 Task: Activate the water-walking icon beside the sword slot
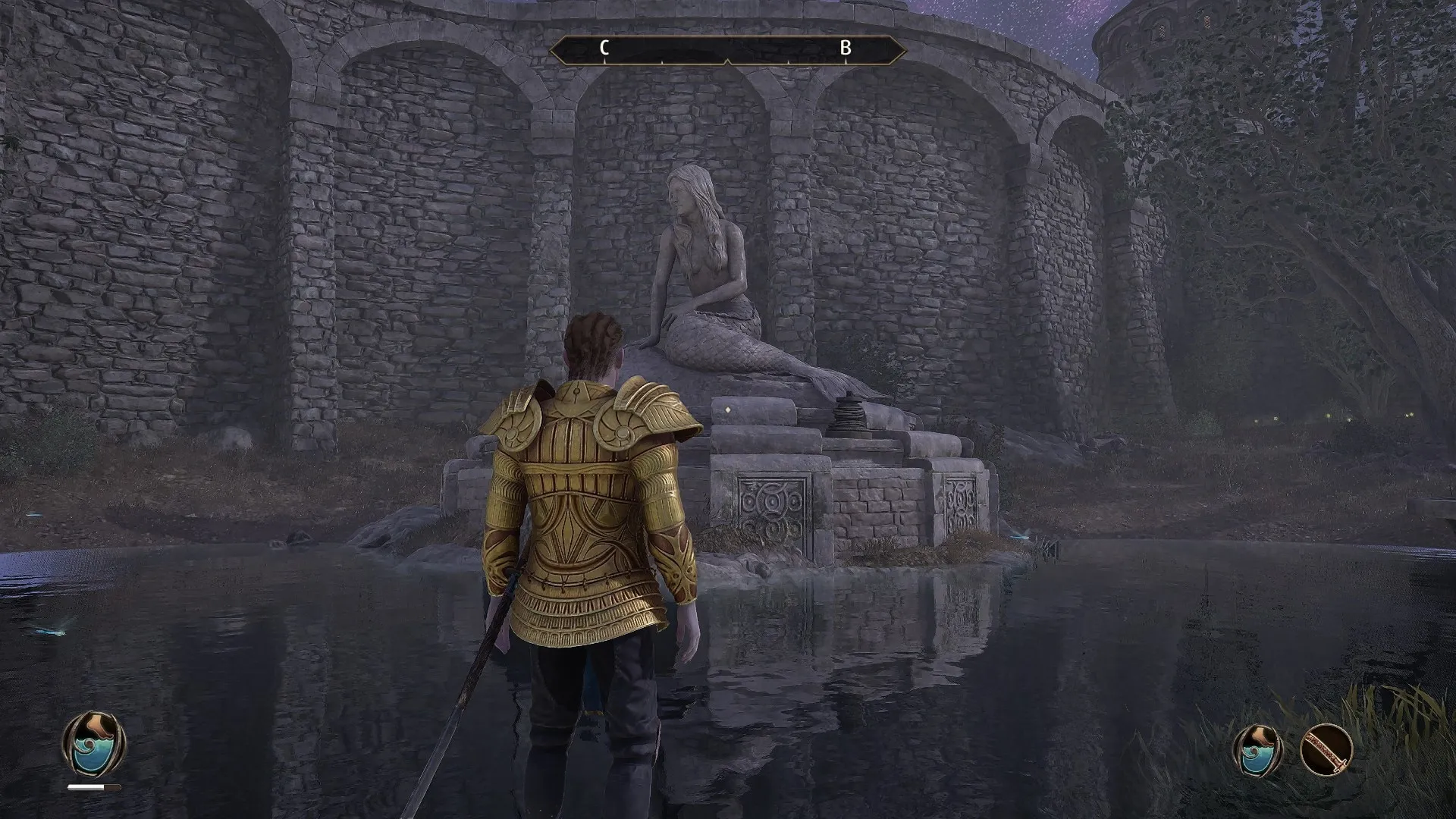pyautogui.click(x=1258, y=749)
